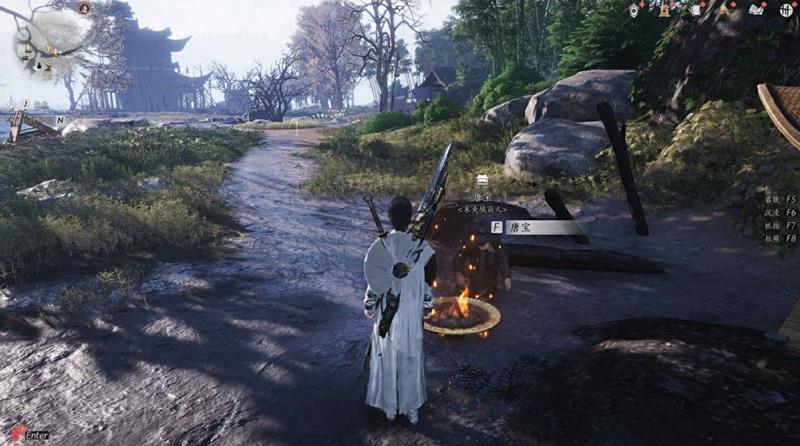
Task: Choose the F6 shortcut entry
Action: point(776,212)
